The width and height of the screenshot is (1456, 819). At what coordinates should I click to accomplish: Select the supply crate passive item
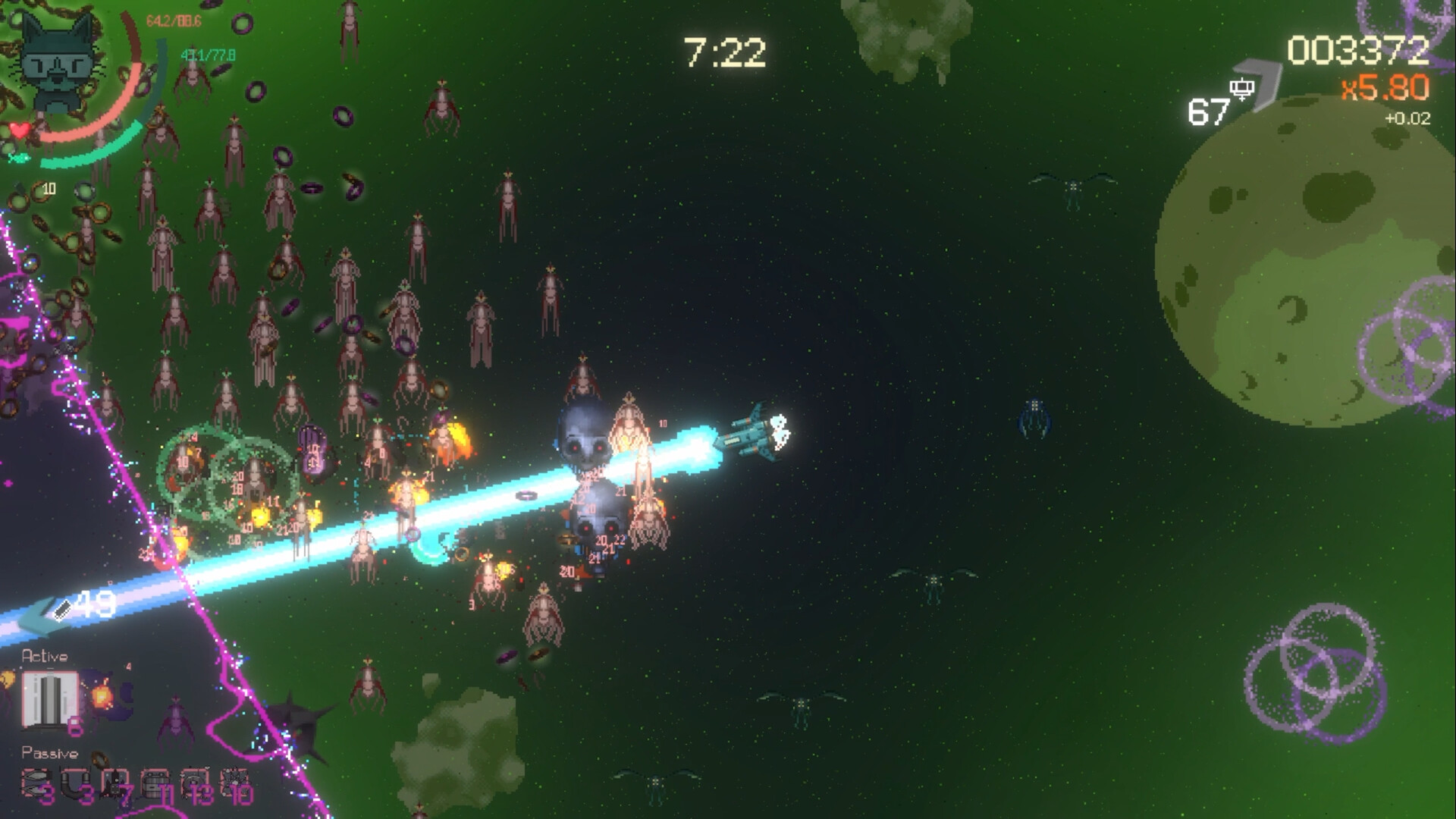[x=154, y=783]
